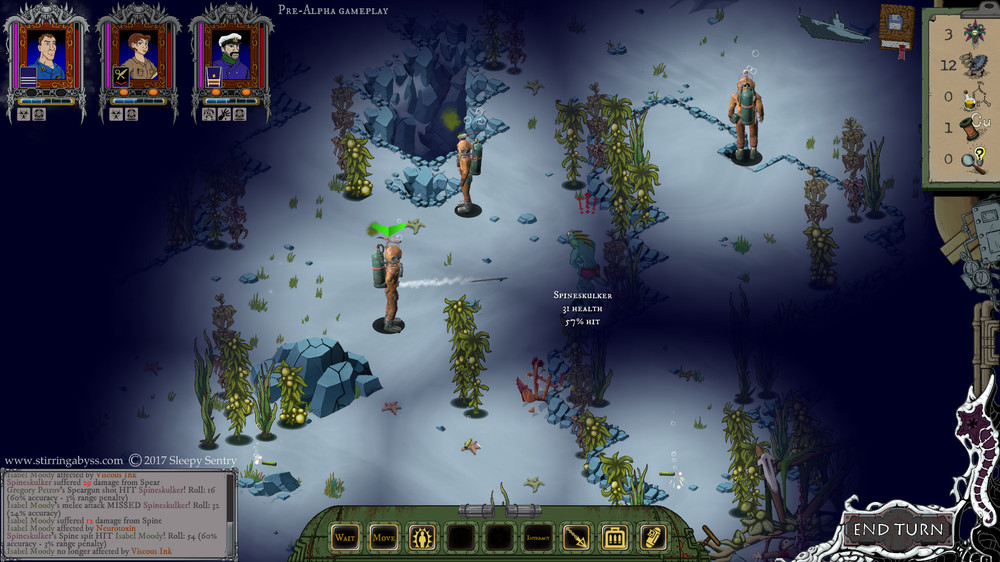Image resolution: width=1000 pixels, height=562 pixels.
Task: Select the speargun spear attack icon
Action: click(576, 538)
